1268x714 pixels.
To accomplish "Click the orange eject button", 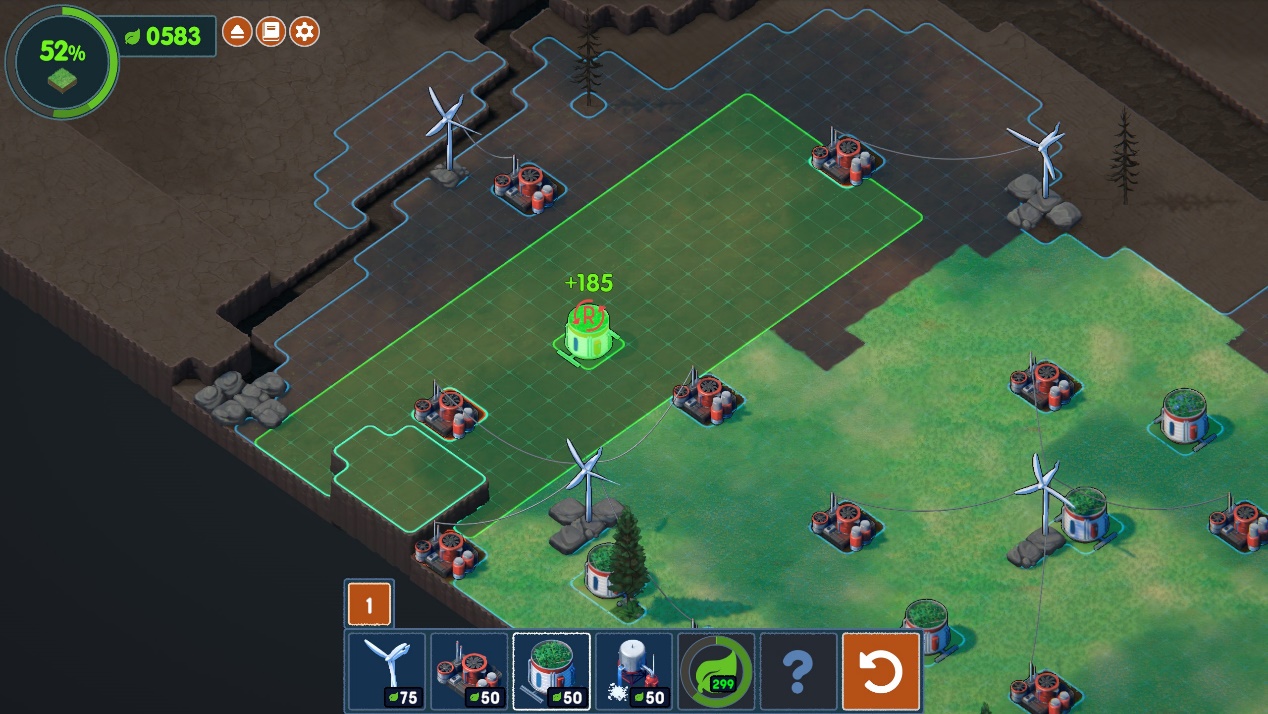I will coord(236,32).
